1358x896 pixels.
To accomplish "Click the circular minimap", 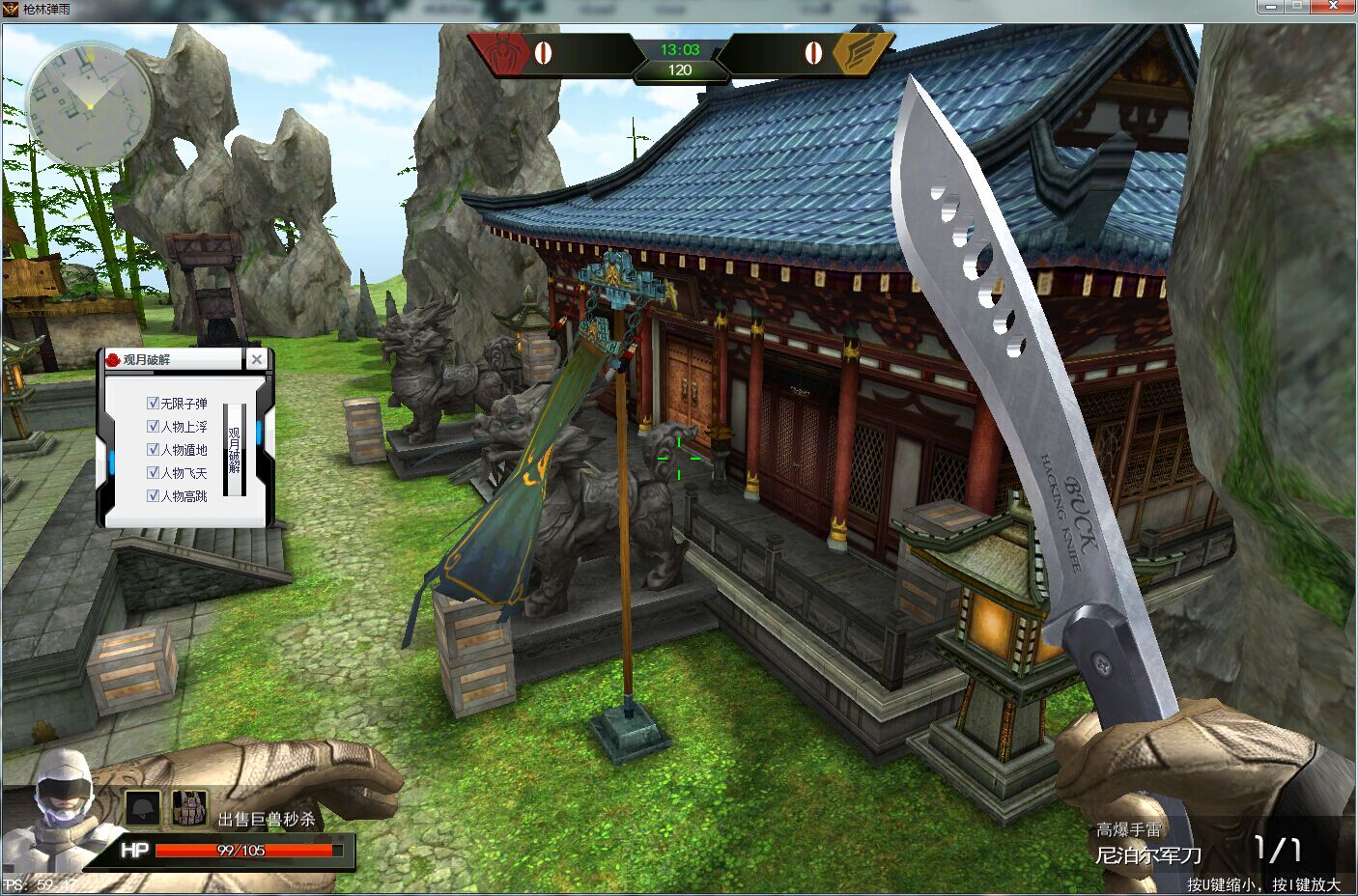I will (88, 104).
